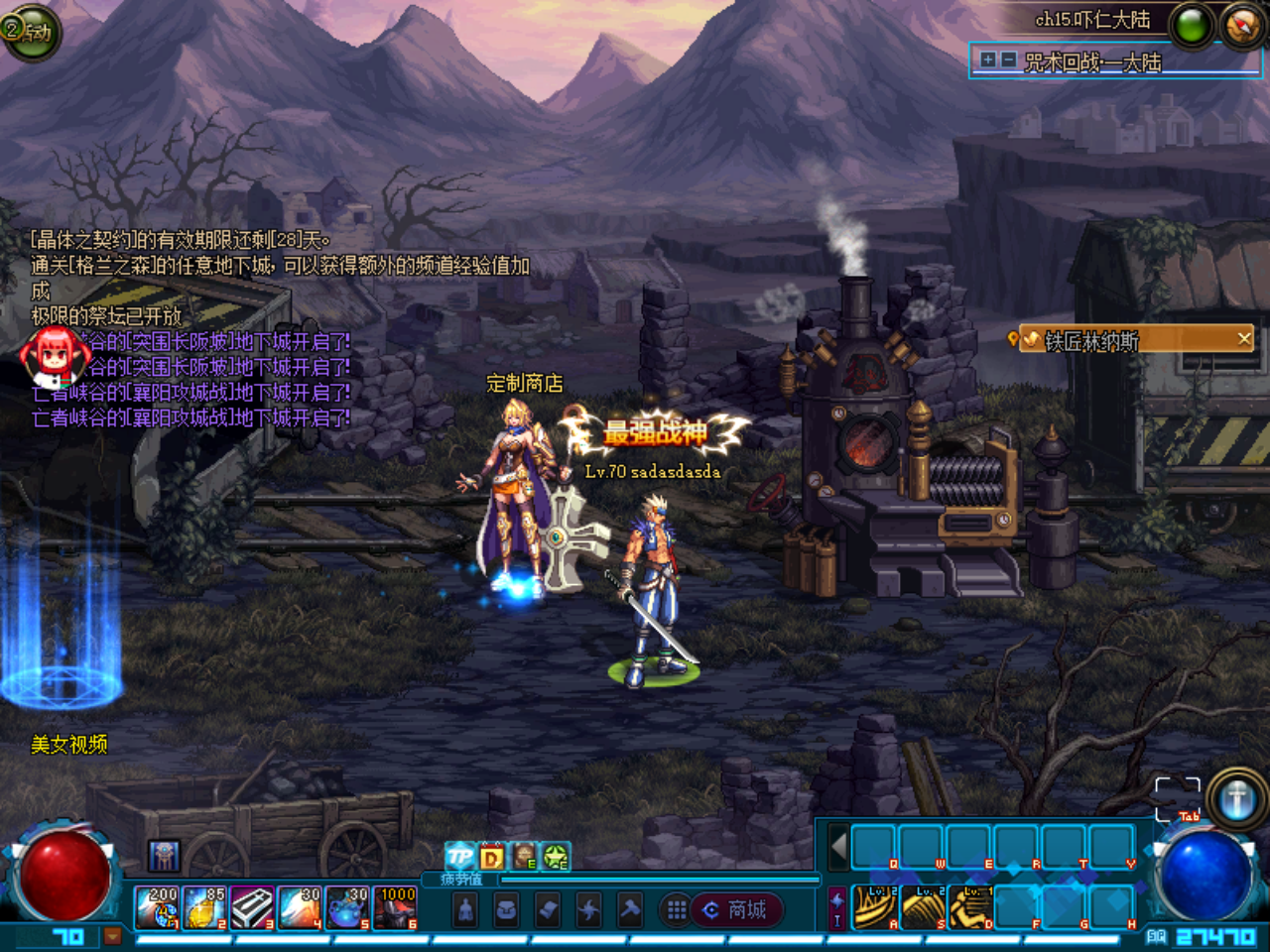The width and height of the screenshot is (1270, 952).
Task: Click the green orb channel indicator
Action: click(x=1192, y=26)
